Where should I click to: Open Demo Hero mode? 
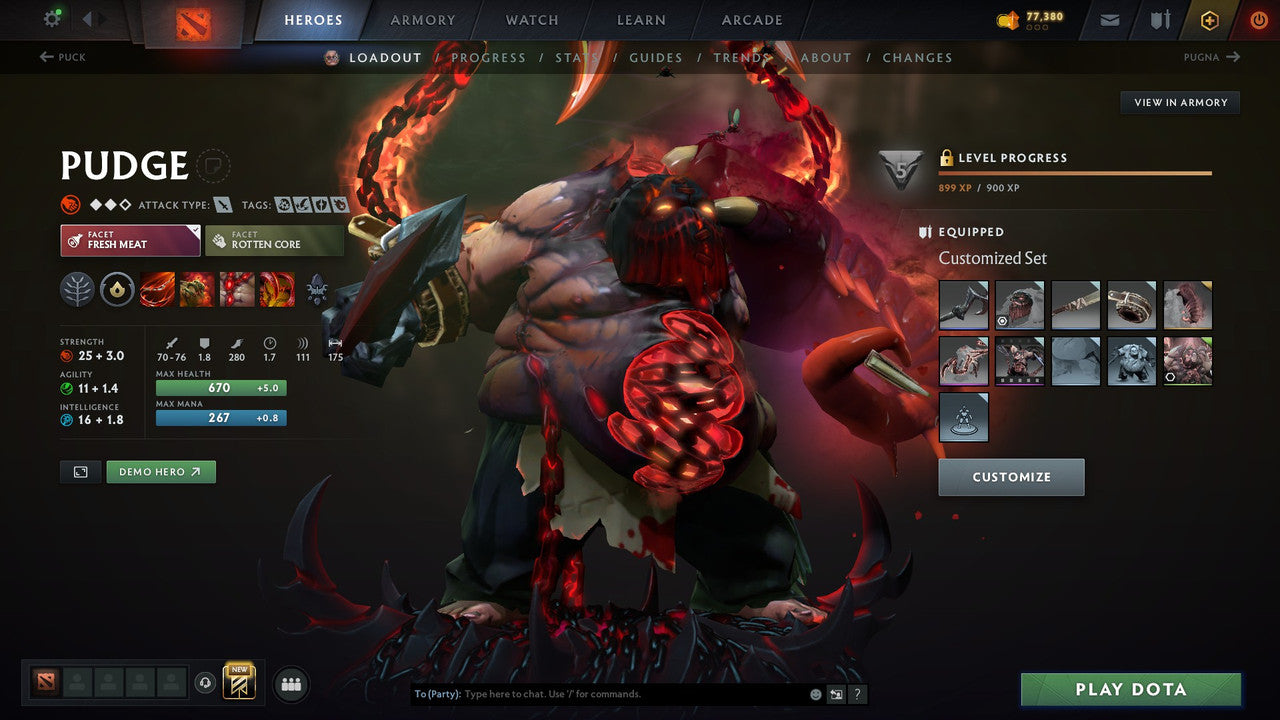point(160,471)
